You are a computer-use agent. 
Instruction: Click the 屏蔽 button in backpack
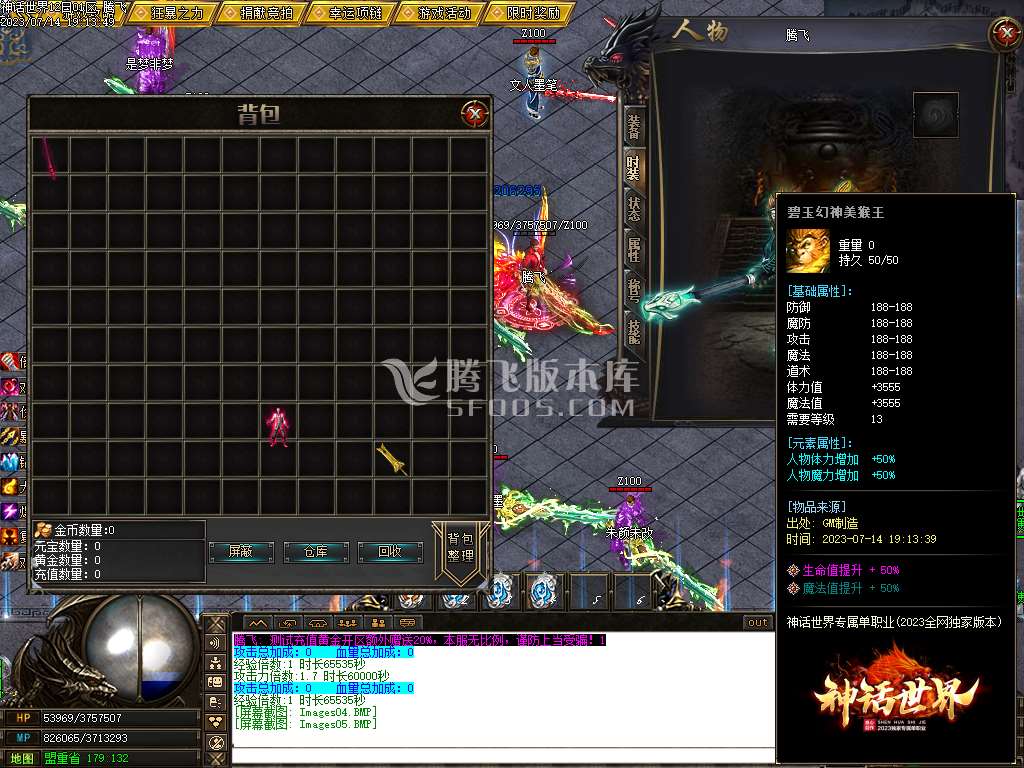pyautogui.click(x=241, y=552)
